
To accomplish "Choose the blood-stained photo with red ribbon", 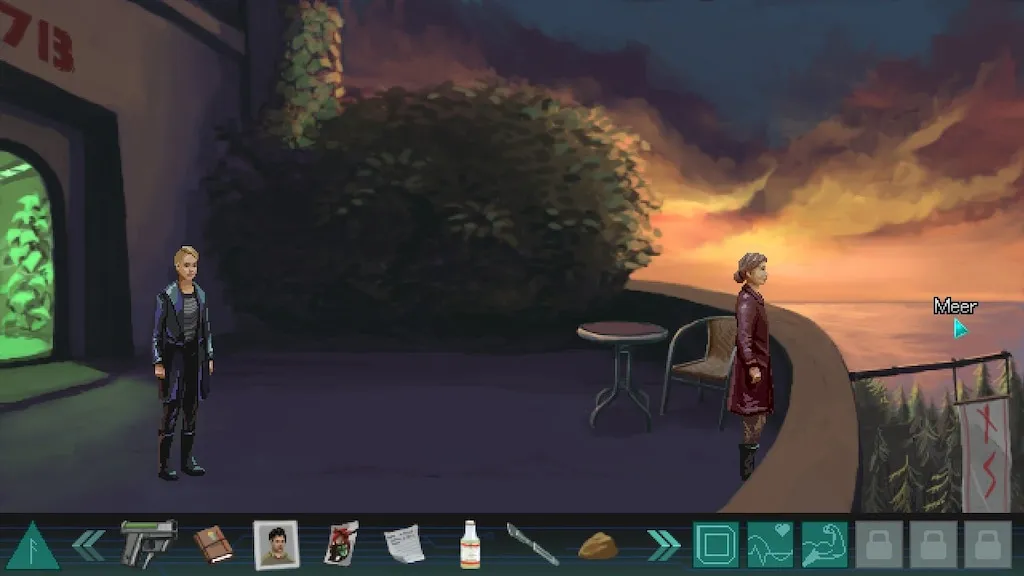I will [340, 544].
